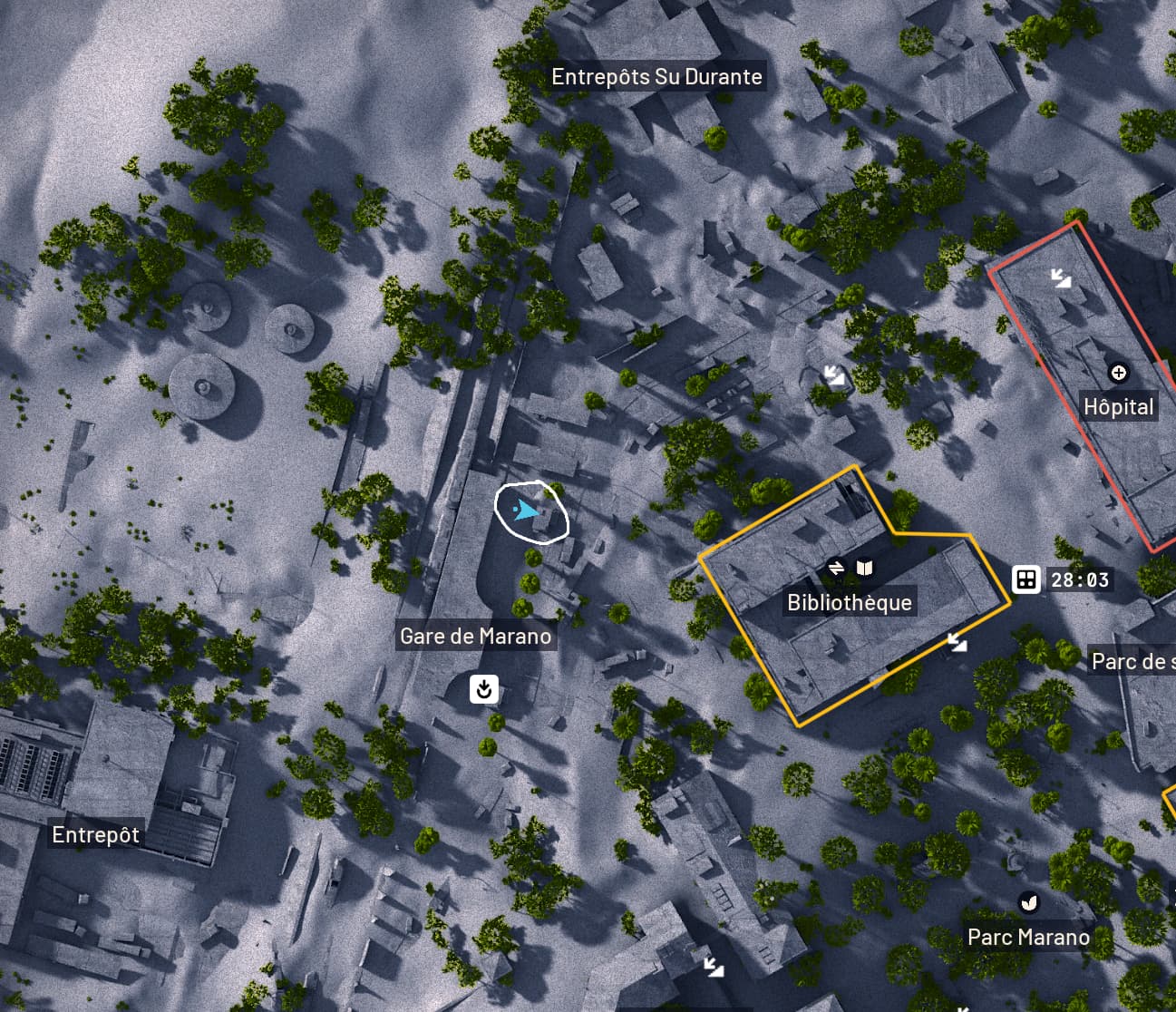Select the Gare de Marano label
This screenshot has height=1012, width=1176.
[475, 636]
